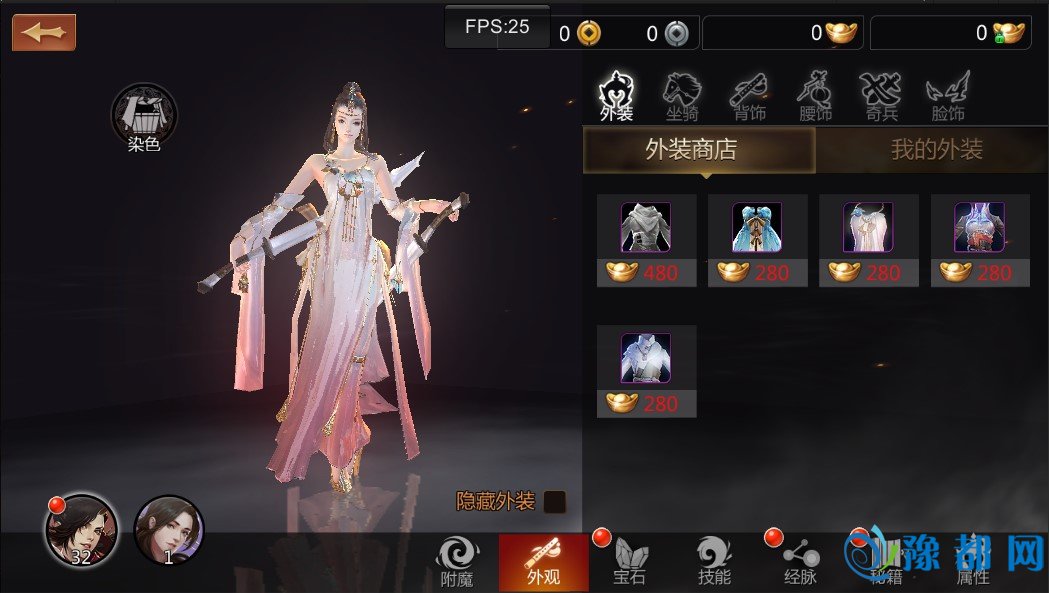Open the 背饰 back accessory category
The image size is (1049, 593).
pyautogui.click(x=748, y=97)
